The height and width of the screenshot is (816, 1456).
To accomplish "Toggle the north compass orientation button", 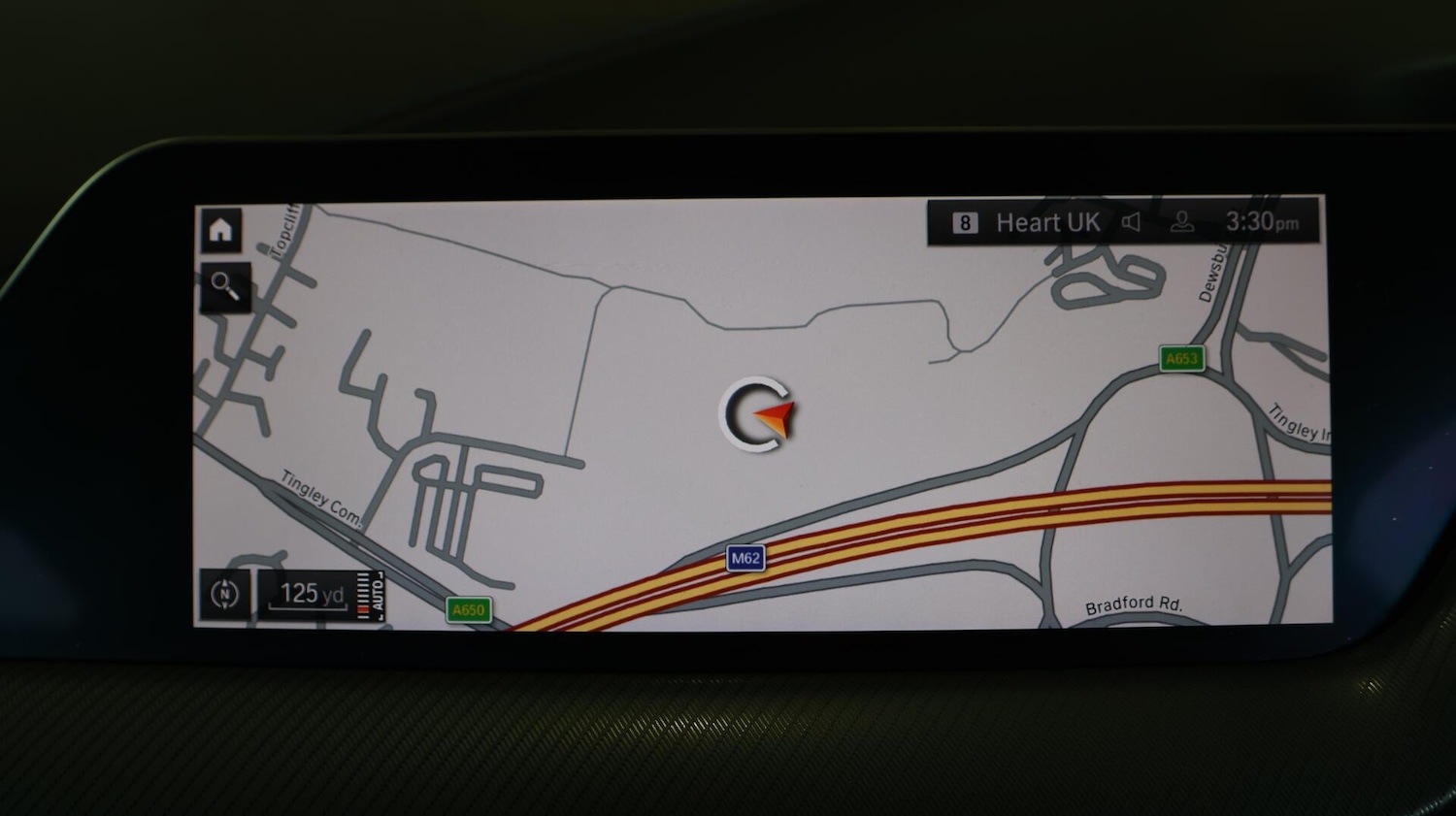I will click(x=224, y=594).
